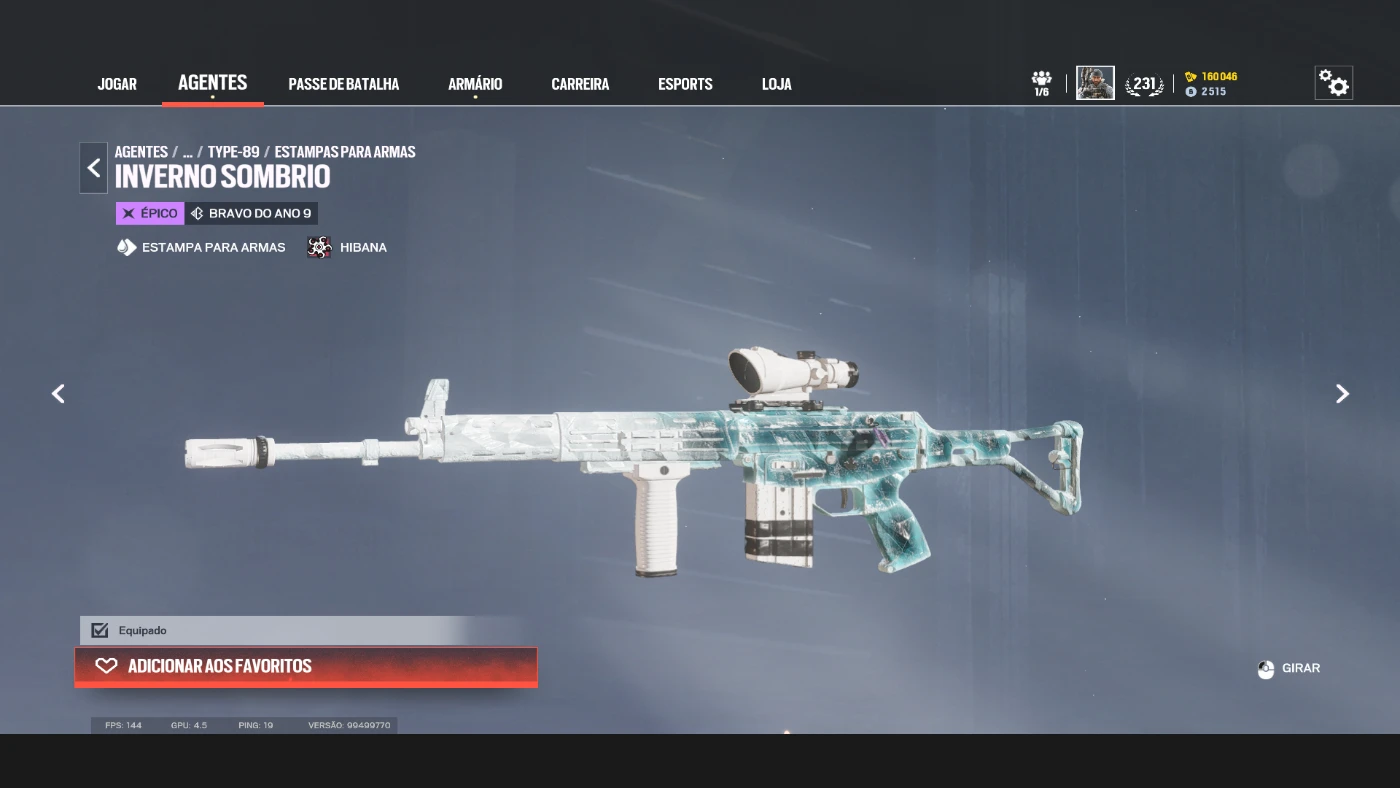Add skin to favorites
This screenshot has height=788, width=1400.
[x=306, y=666]
